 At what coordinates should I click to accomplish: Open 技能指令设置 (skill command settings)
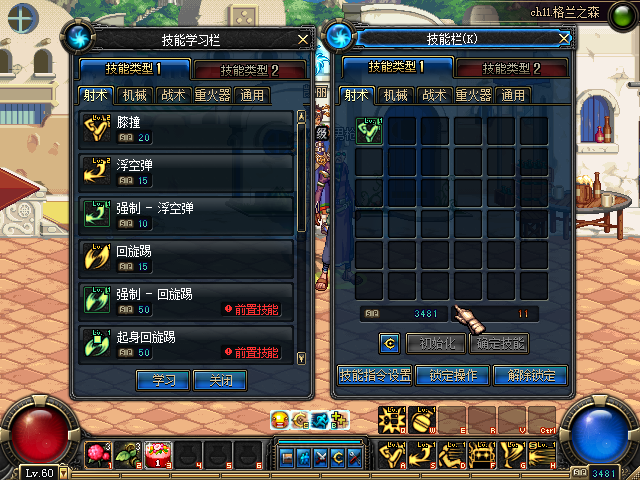[375, 376]
